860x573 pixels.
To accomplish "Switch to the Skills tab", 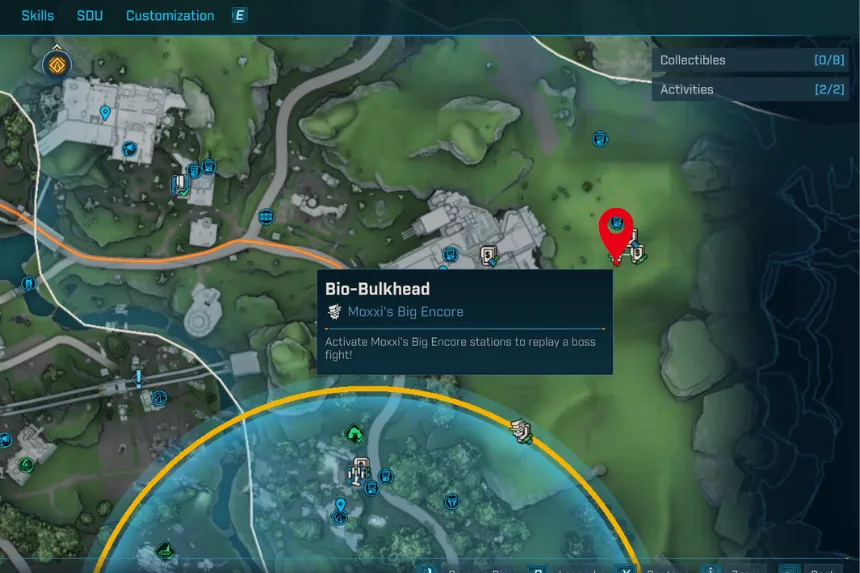I will (38, 16).
